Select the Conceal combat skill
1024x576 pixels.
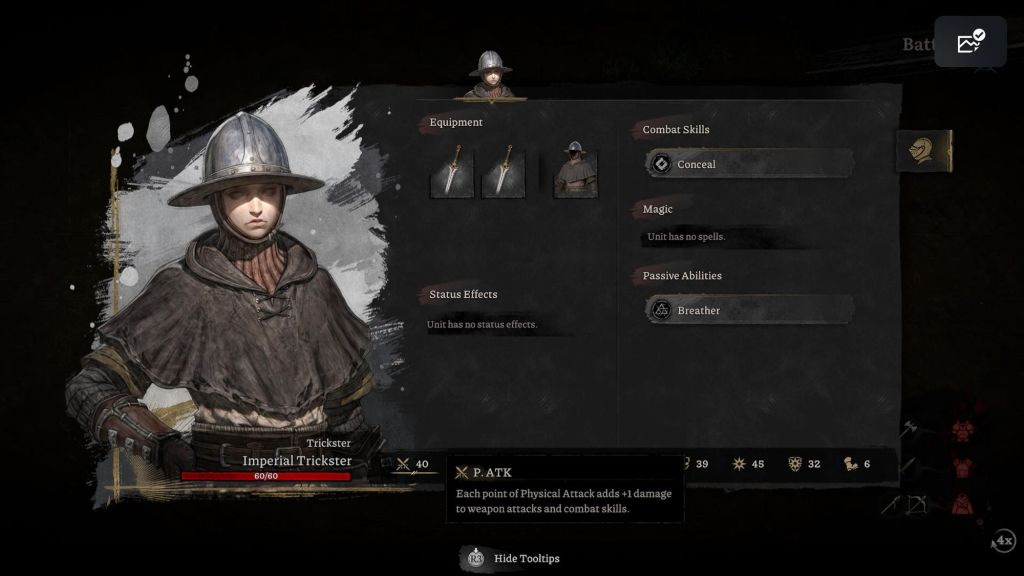point(749,164)
